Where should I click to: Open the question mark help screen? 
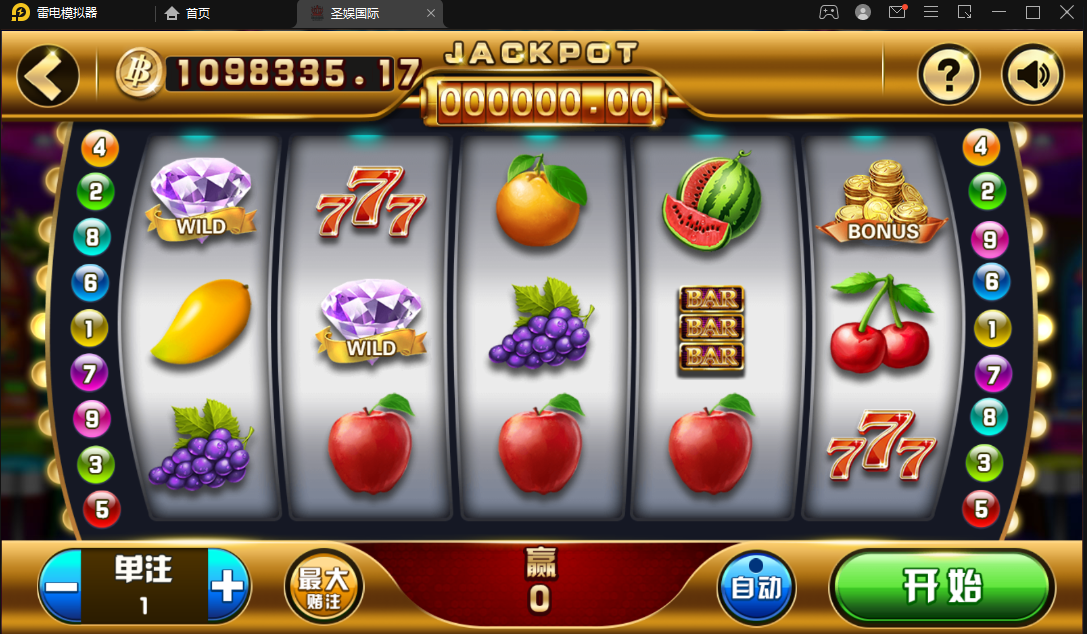(948, 75)
